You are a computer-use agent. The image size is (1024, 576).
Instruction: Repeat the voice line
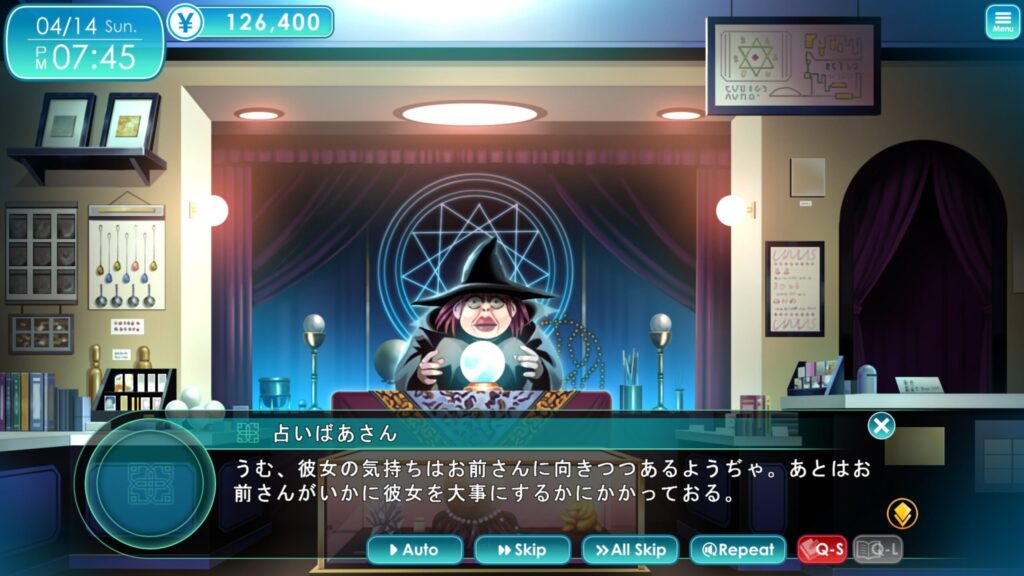738,549
